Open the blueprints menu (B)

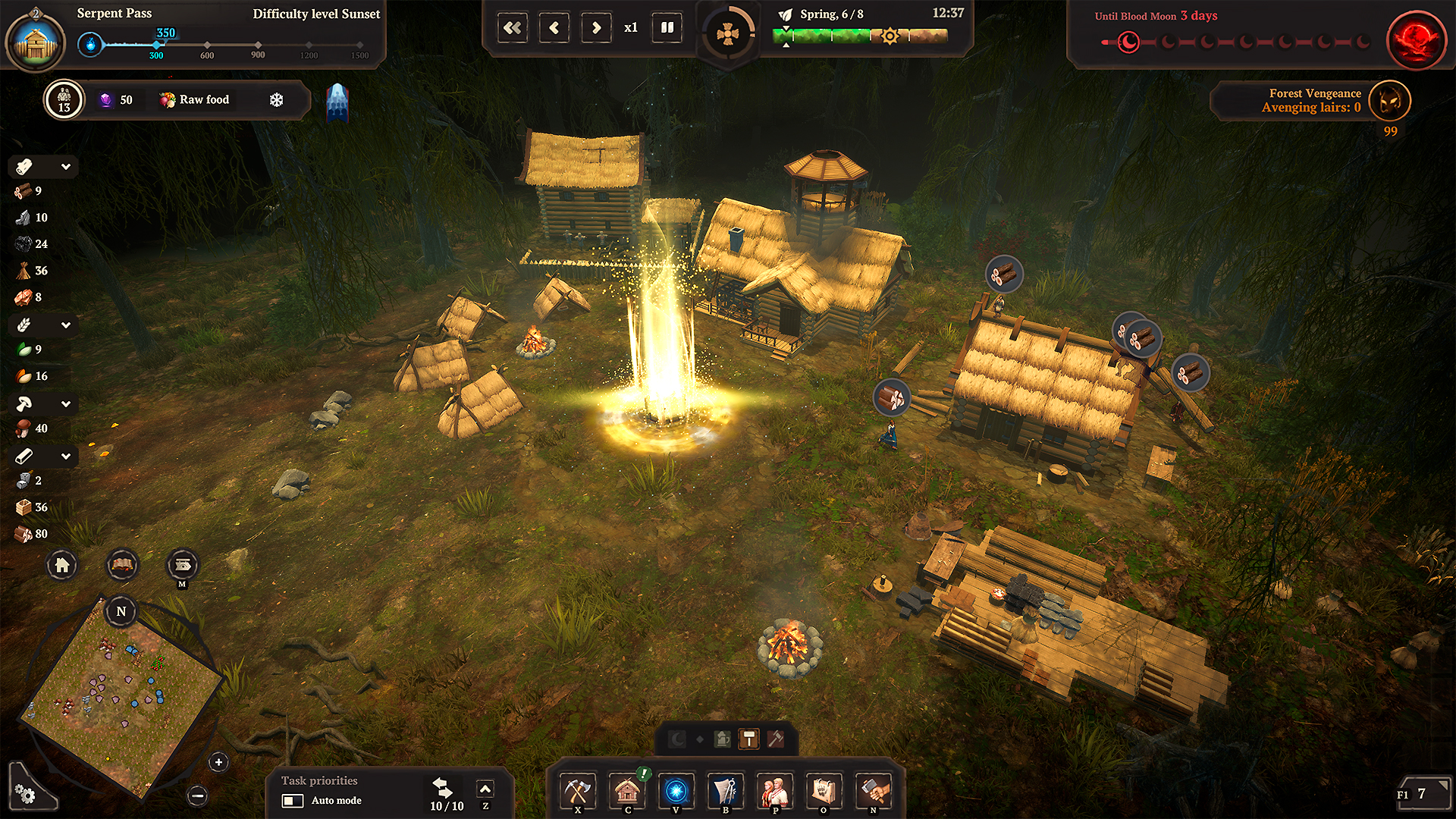tap(725, 792)
